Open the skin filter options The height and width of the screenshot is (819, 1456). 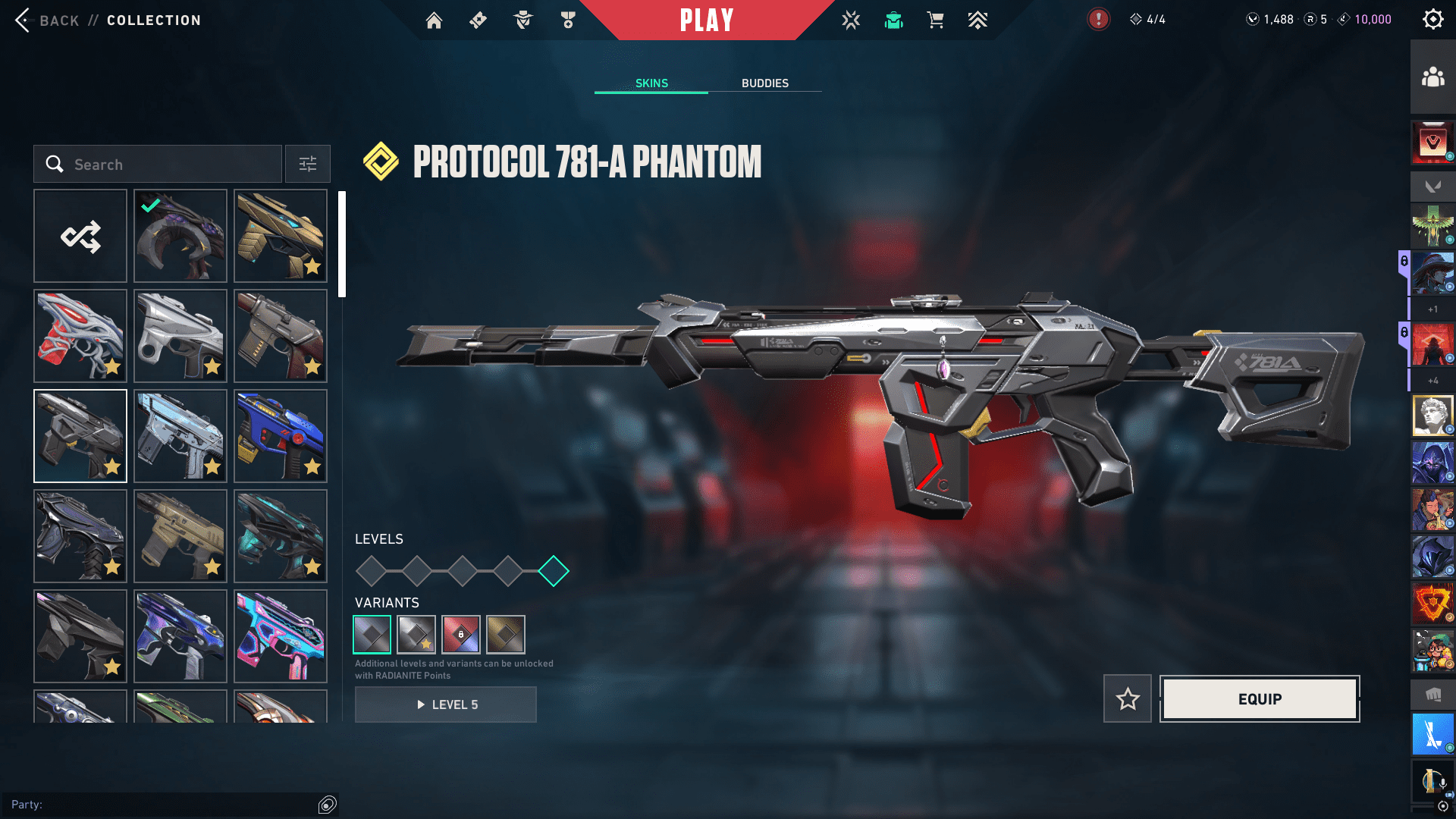[x=308, y=165]
